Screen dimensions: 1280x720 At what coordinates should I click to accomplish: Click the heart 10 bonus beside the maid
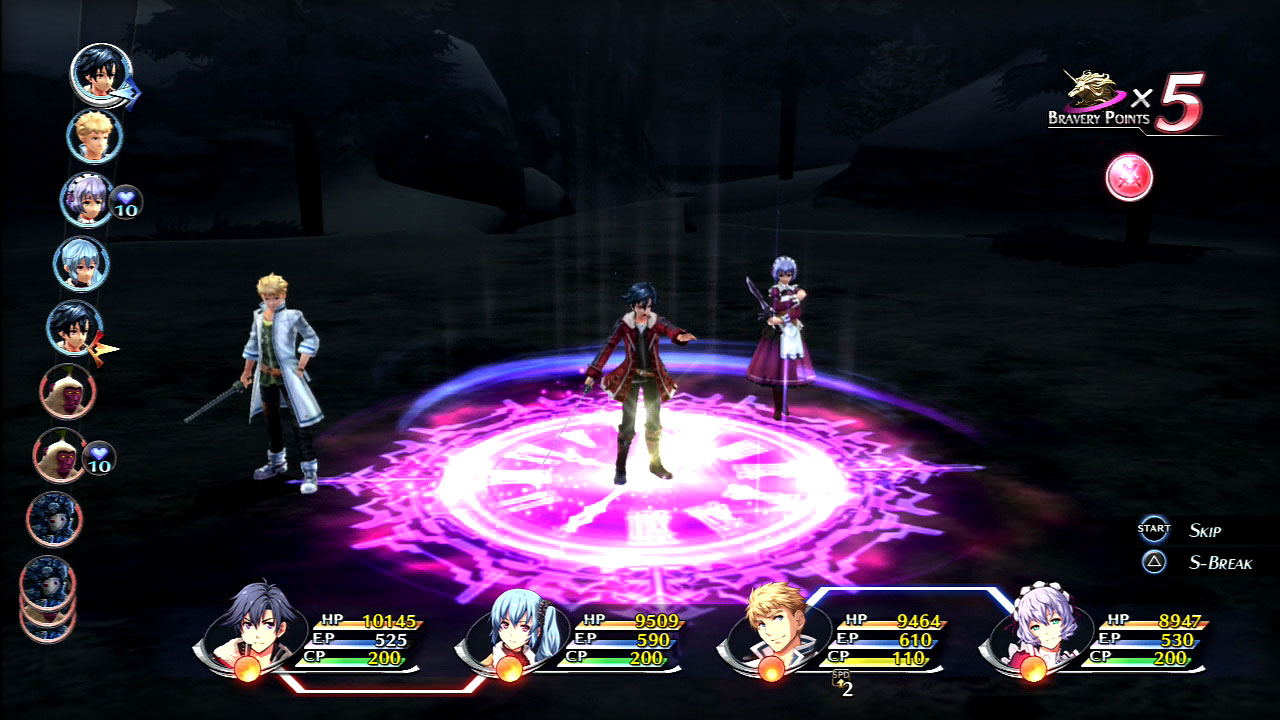tap(126, 202)
